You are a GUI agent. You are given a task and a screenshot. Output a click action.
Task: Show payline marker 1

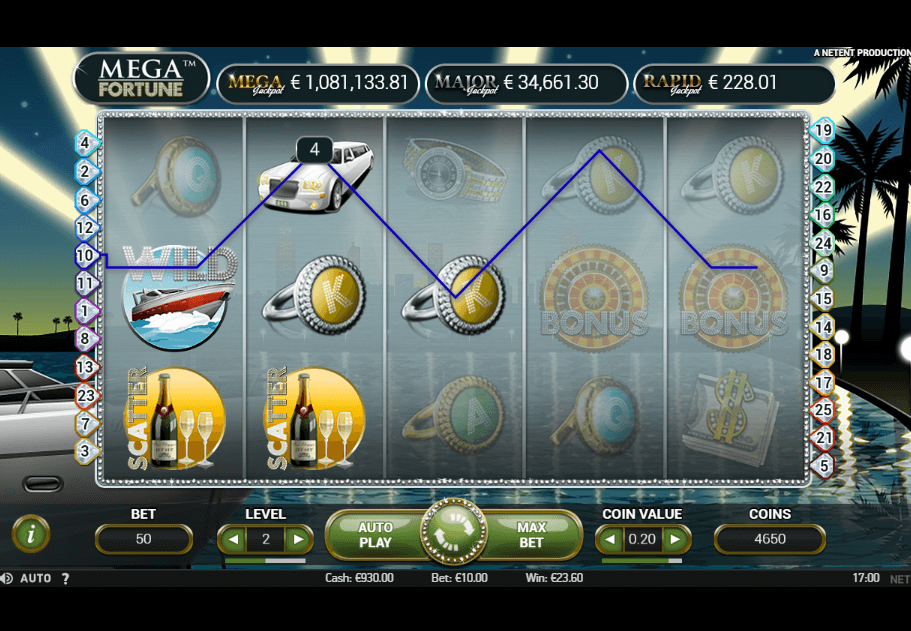click(x=84, y=311)
